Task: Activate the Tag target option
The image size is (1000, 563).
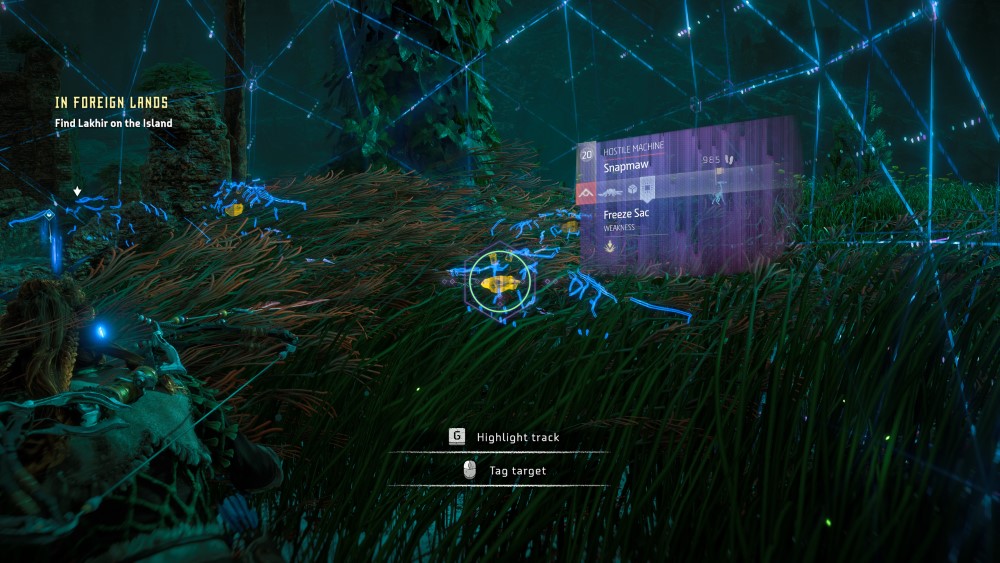Action: (517, 470)
